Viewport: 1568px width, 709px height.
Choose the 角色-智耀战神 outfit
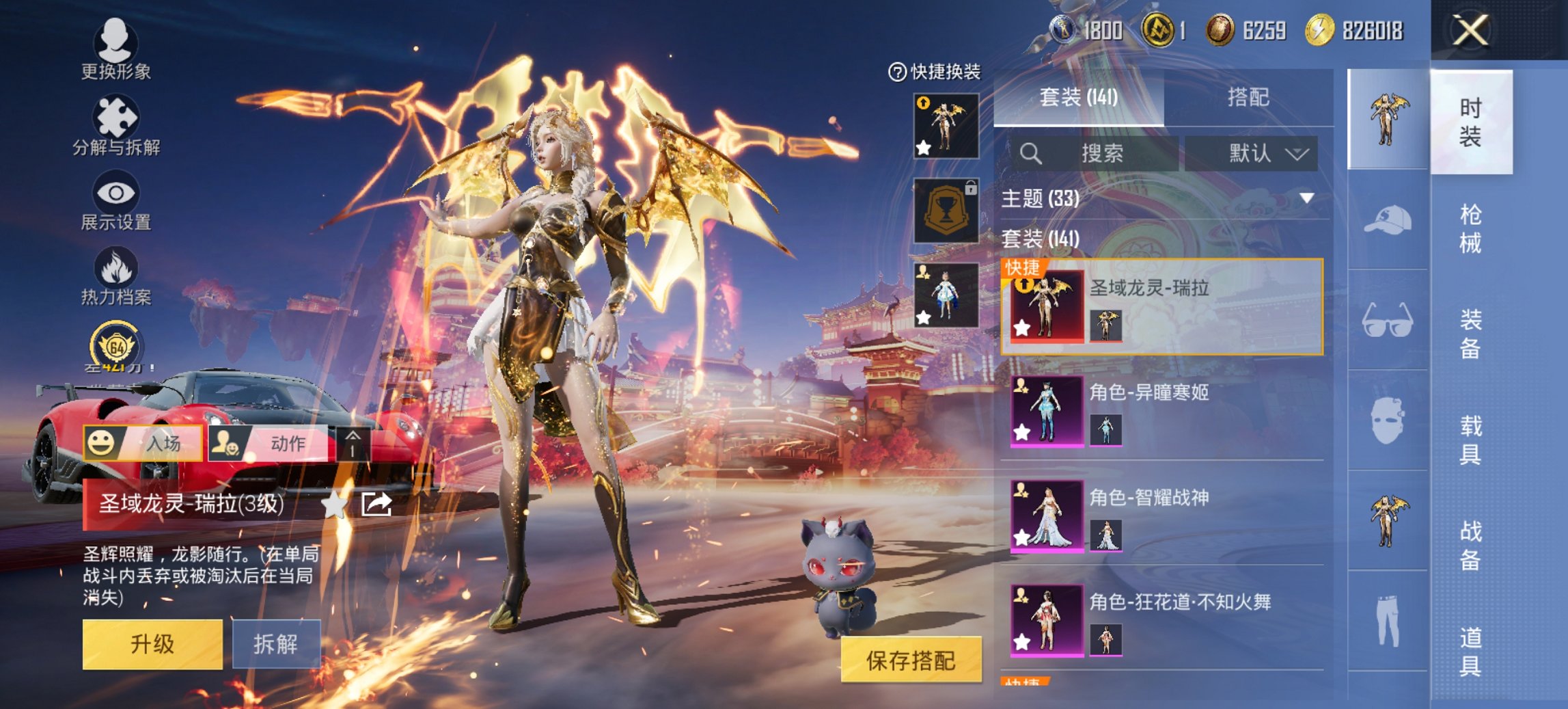(1161, 515)
